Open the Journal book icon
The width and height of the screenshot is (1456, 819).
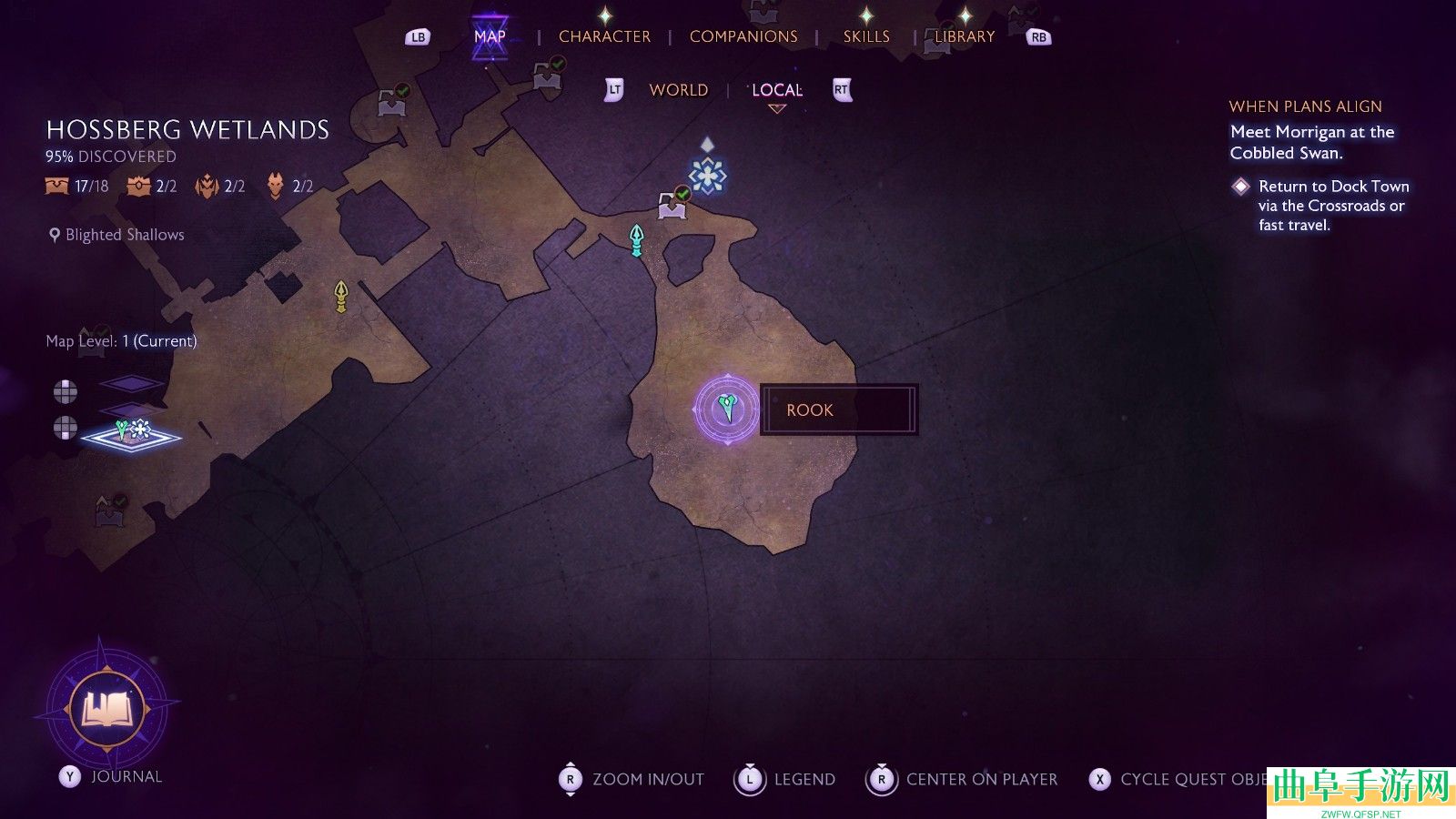107,708
